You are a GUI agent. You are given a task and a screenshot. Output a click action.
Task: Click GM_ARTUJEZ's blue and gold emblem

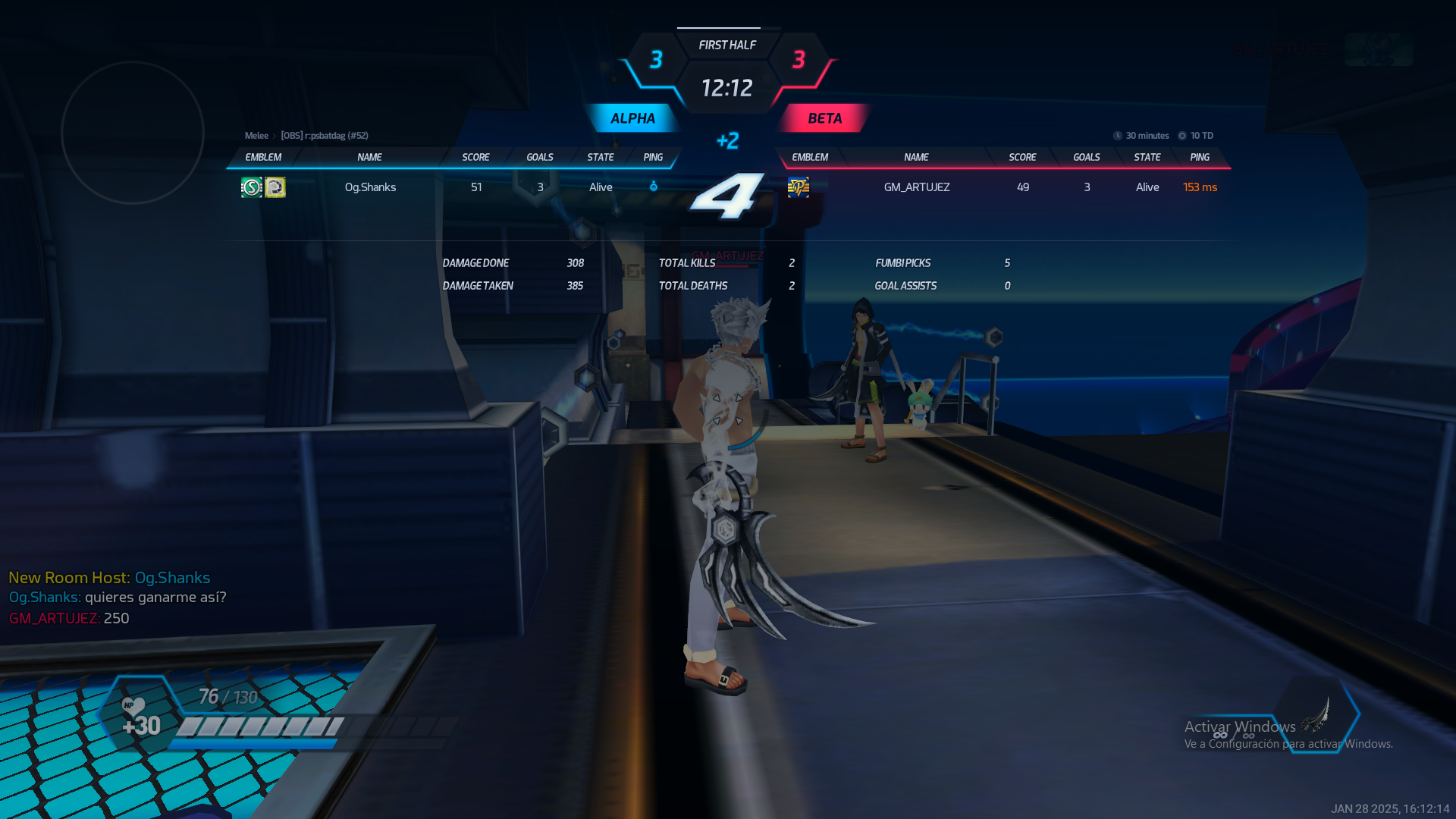799,187
